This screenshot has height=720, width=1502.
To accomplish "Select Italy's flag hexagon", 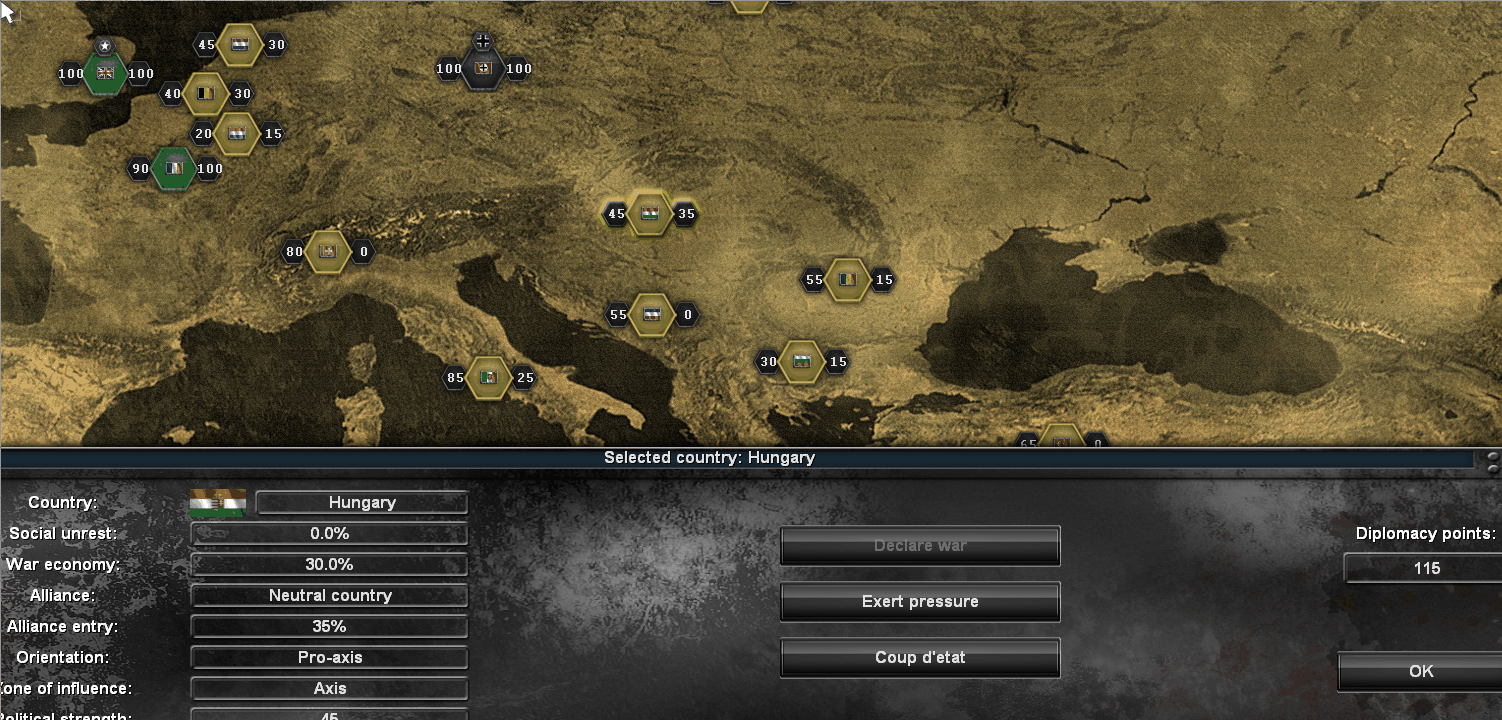I will [488, 377].
